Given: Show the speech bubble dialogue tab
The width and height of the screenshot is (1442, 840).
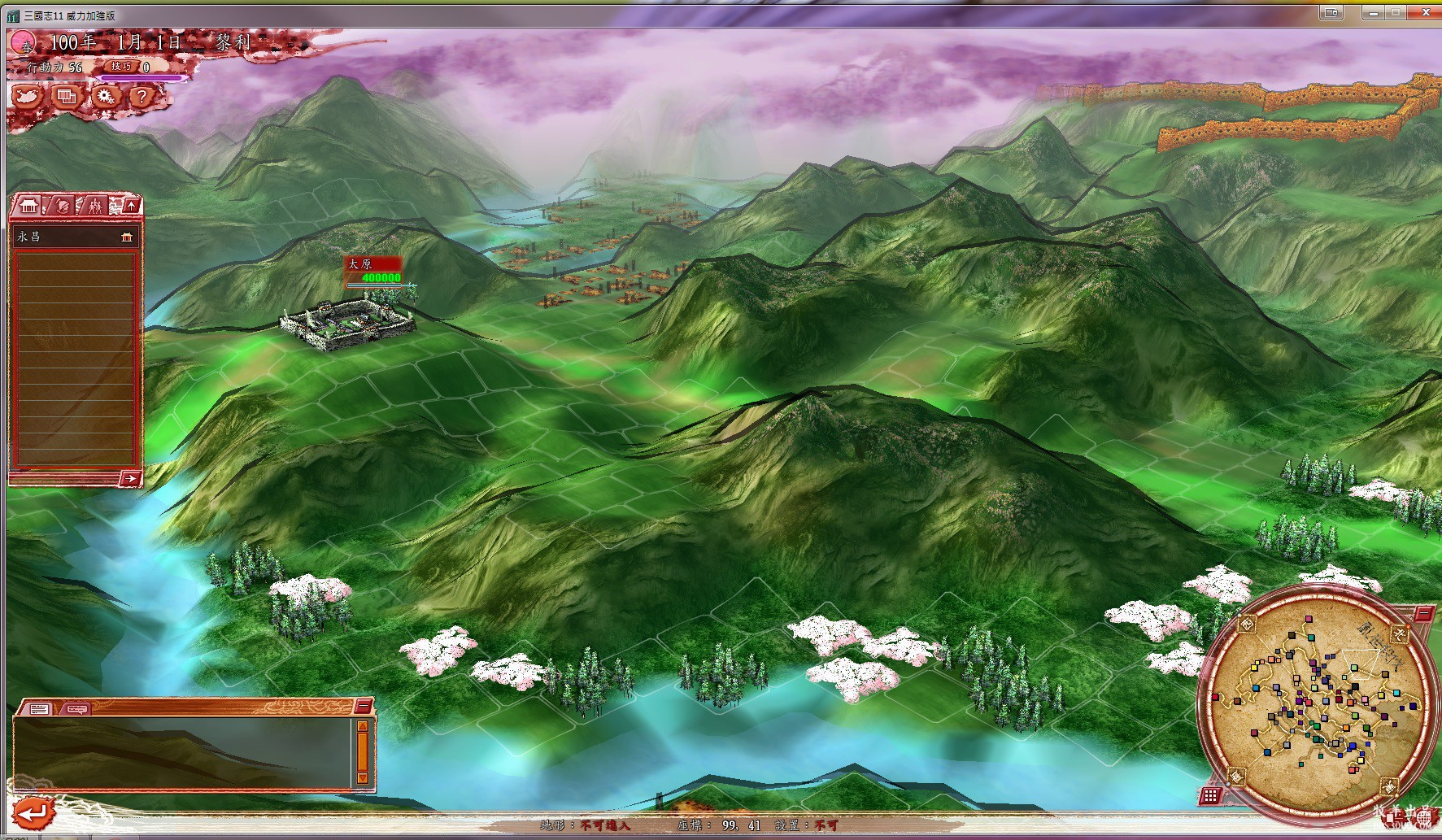Looking at the screenshot, I should (x=77, y=709).
